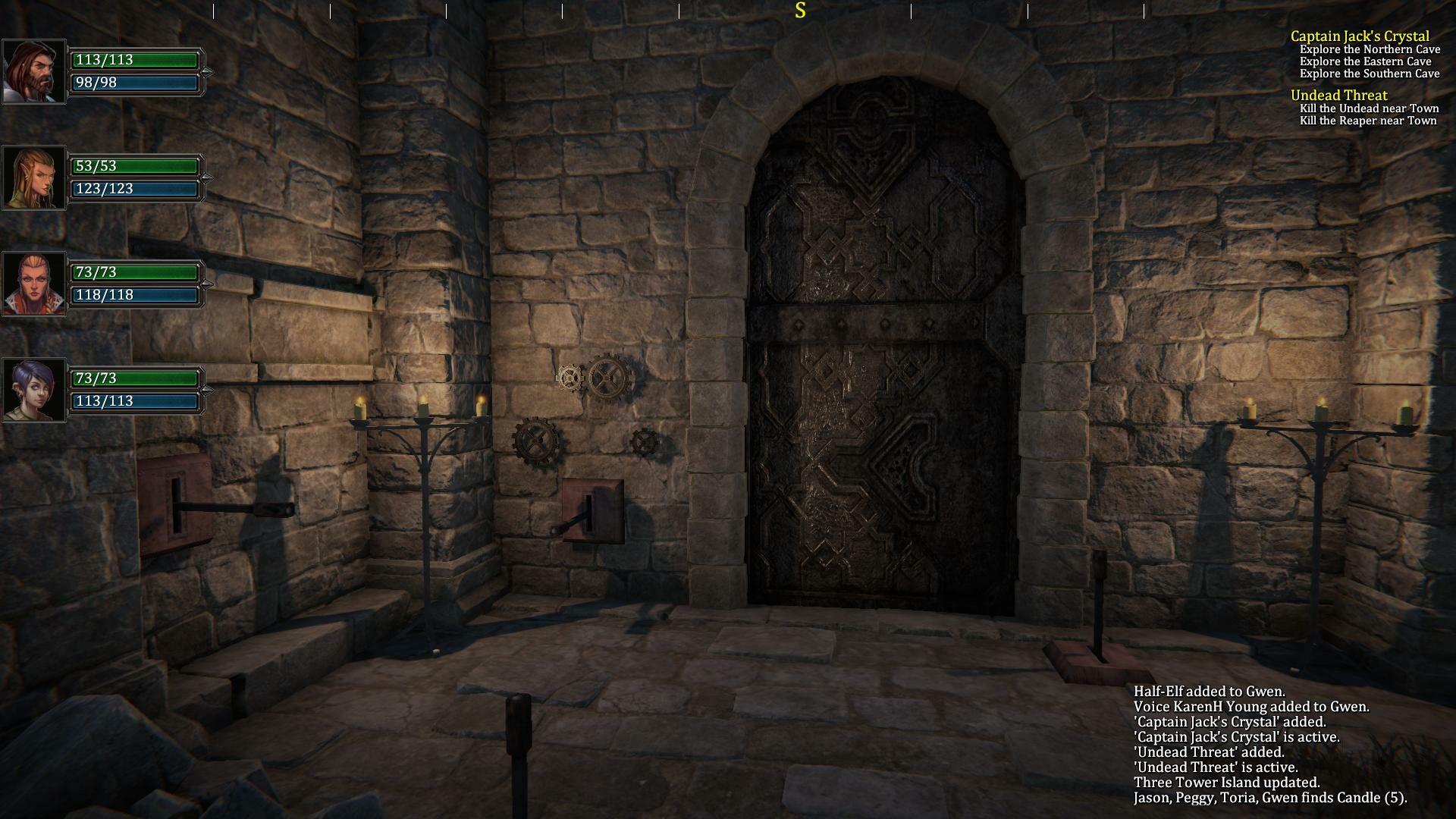Select the purple-haired halfling's portrait

click(33, 388)
